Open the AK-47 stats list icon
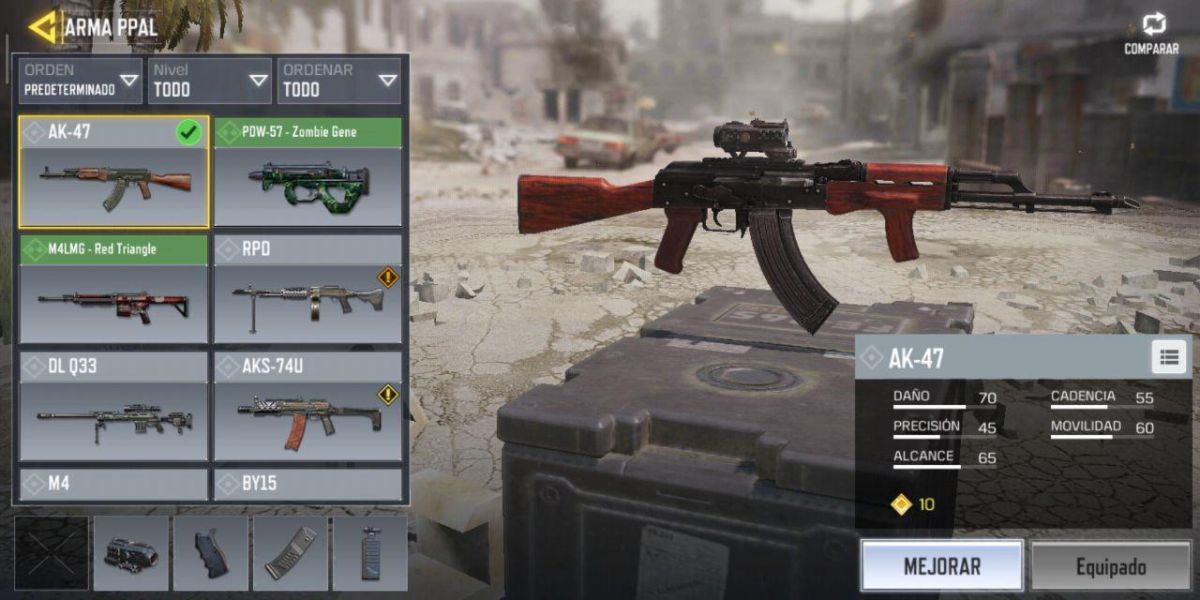Screen dimensions: 1200x600 pyautogui.click(x=1170, y=357)
